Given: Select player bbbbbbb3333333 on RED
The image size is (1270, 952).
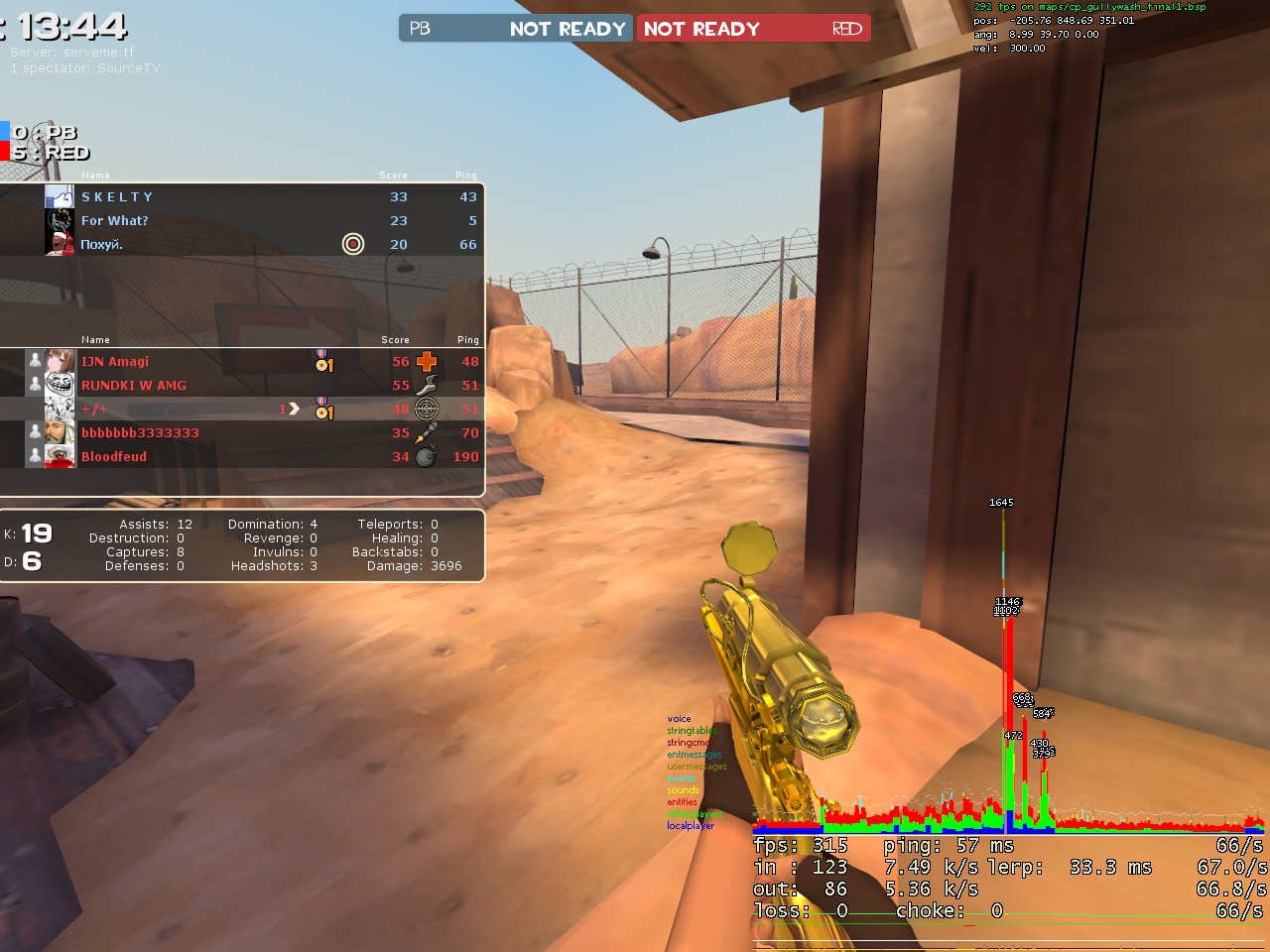Looking at the screenshot, I should (140, 433).
